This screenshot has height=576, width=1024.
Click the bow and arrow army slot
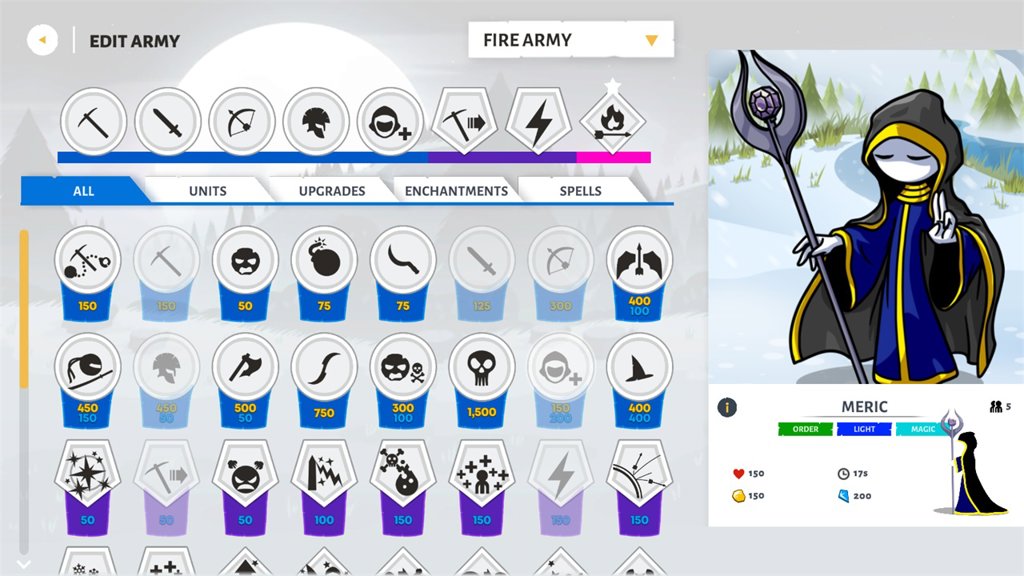[x=242, y=122]
